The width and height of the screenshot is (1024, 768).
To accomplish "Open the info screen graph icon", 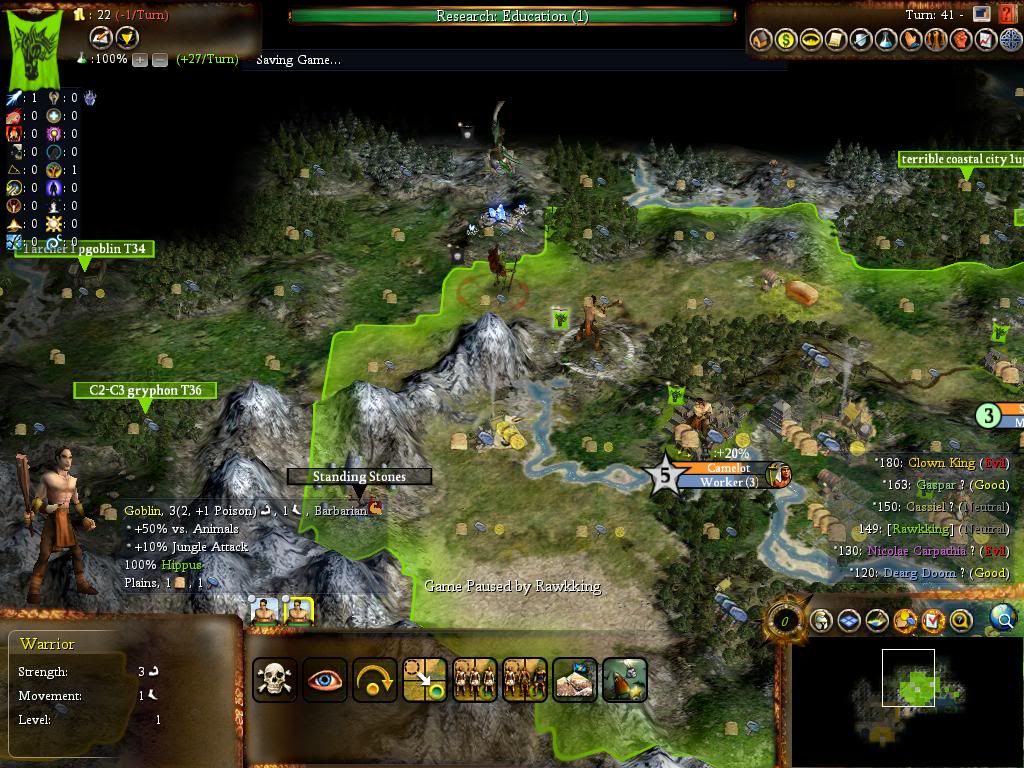I will (x=986, y=40).
